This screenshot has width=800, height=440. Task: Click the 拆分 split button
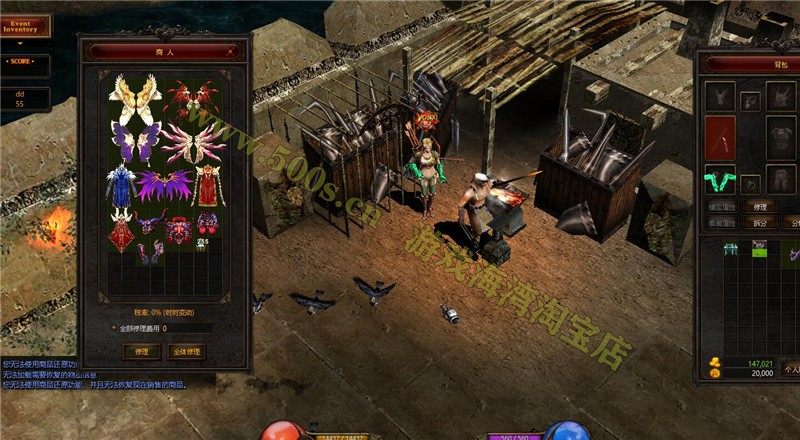[759, 221]
